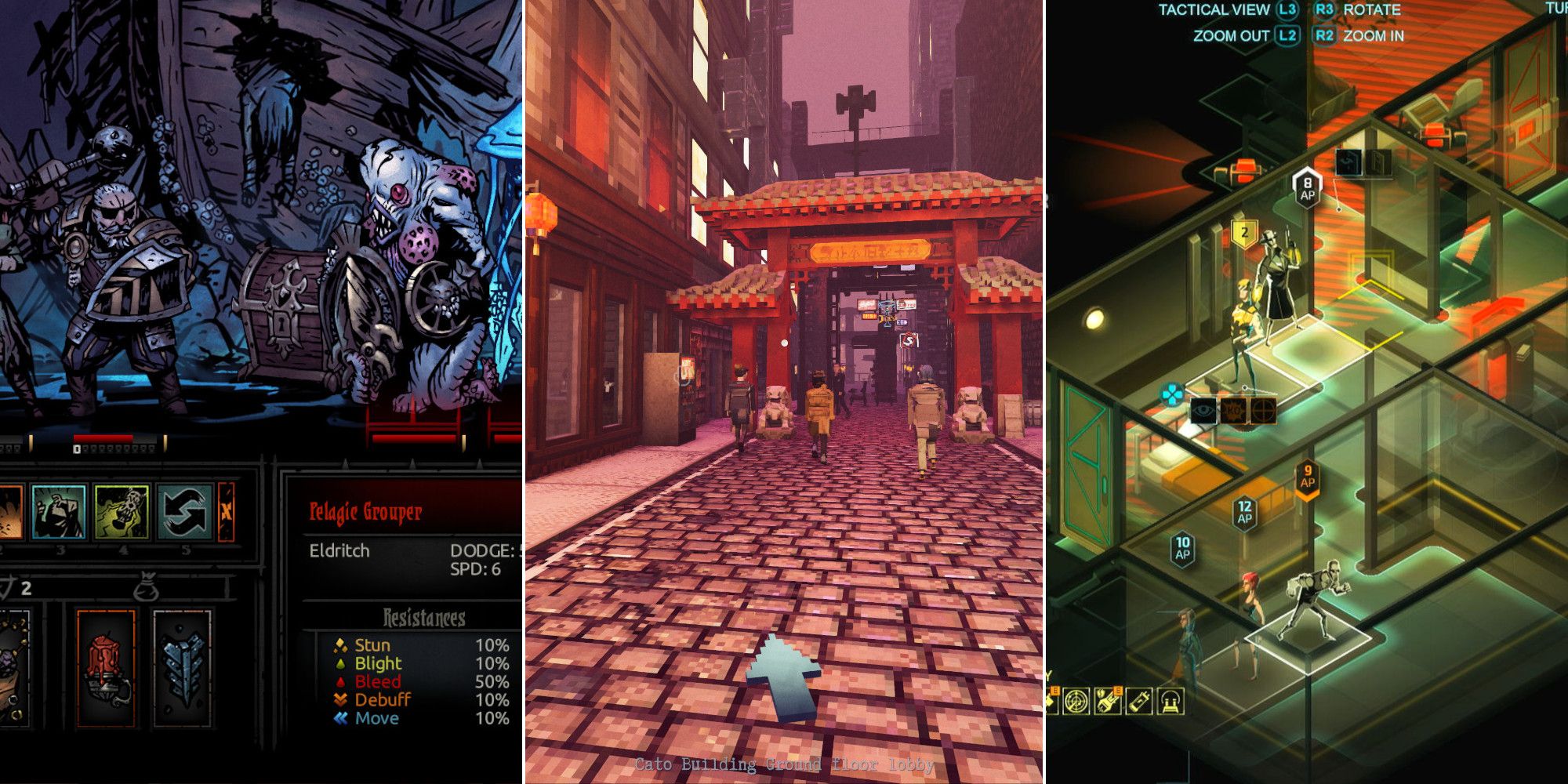
Task: Select the silver armor shard trinket
Action: click(x=181, y=666)
